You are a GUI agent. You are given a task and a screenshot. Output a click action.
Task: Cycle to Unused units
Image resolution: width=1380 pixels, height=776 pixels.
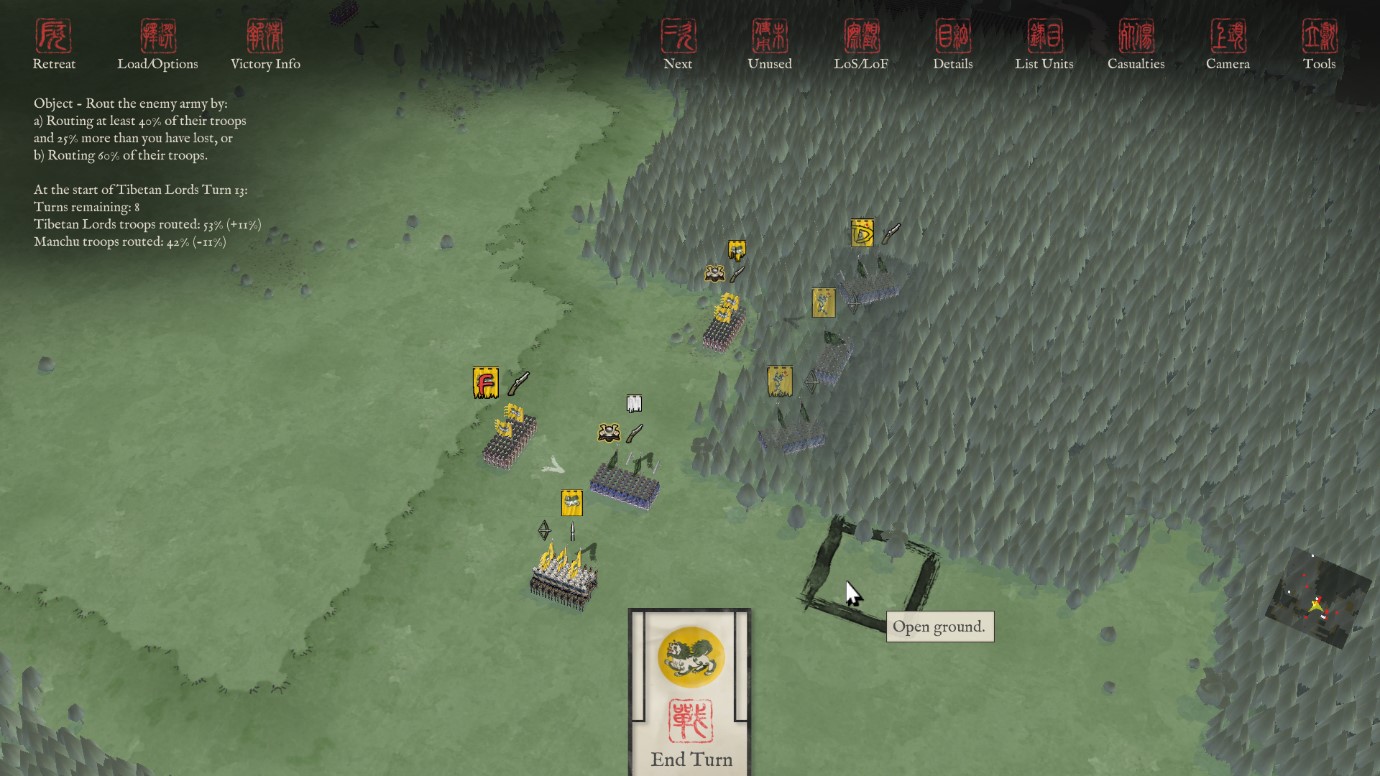(x=769, y=45)
